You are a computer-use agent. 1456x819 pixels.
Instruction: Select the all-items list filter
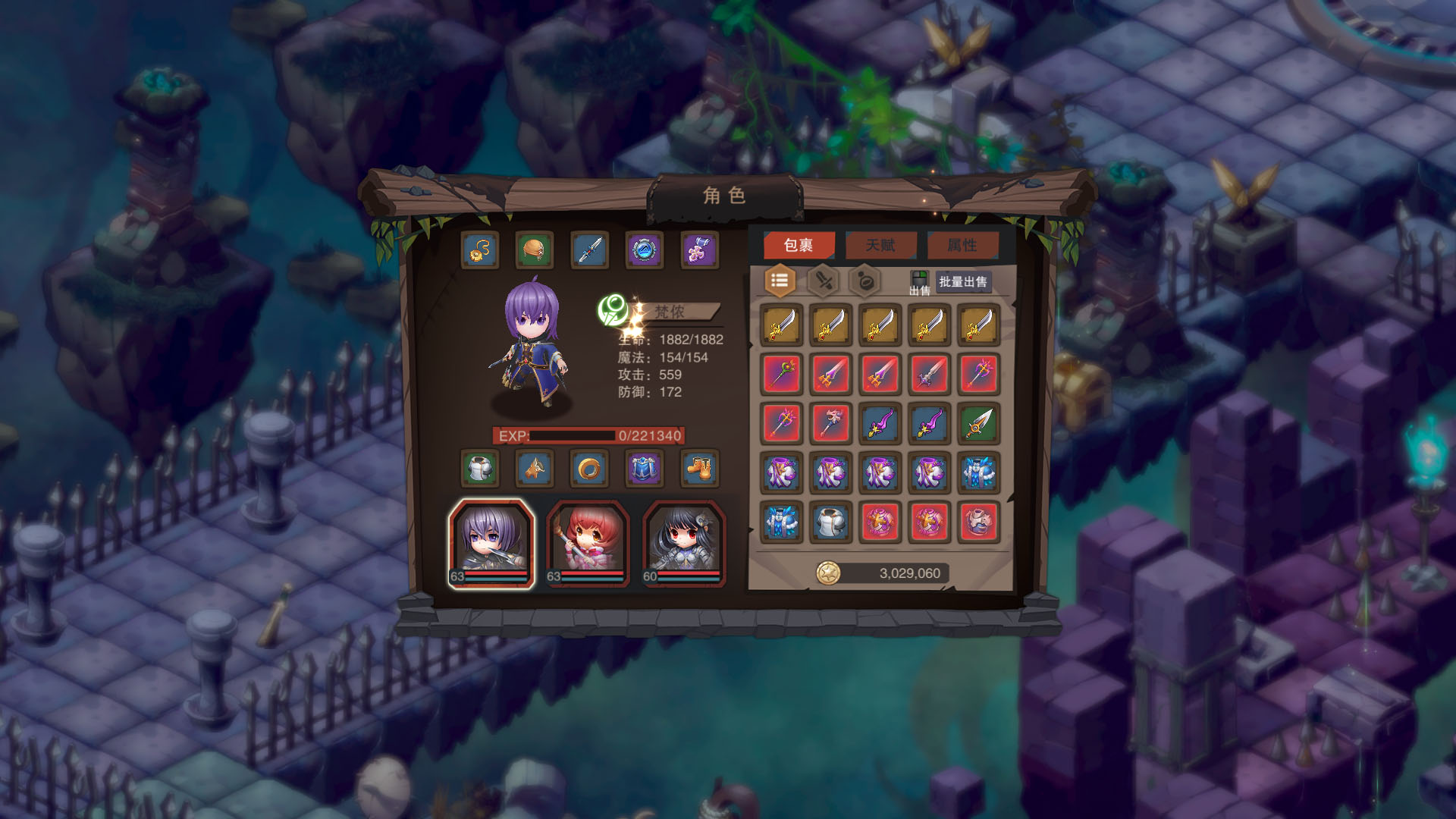click(780, 281)
